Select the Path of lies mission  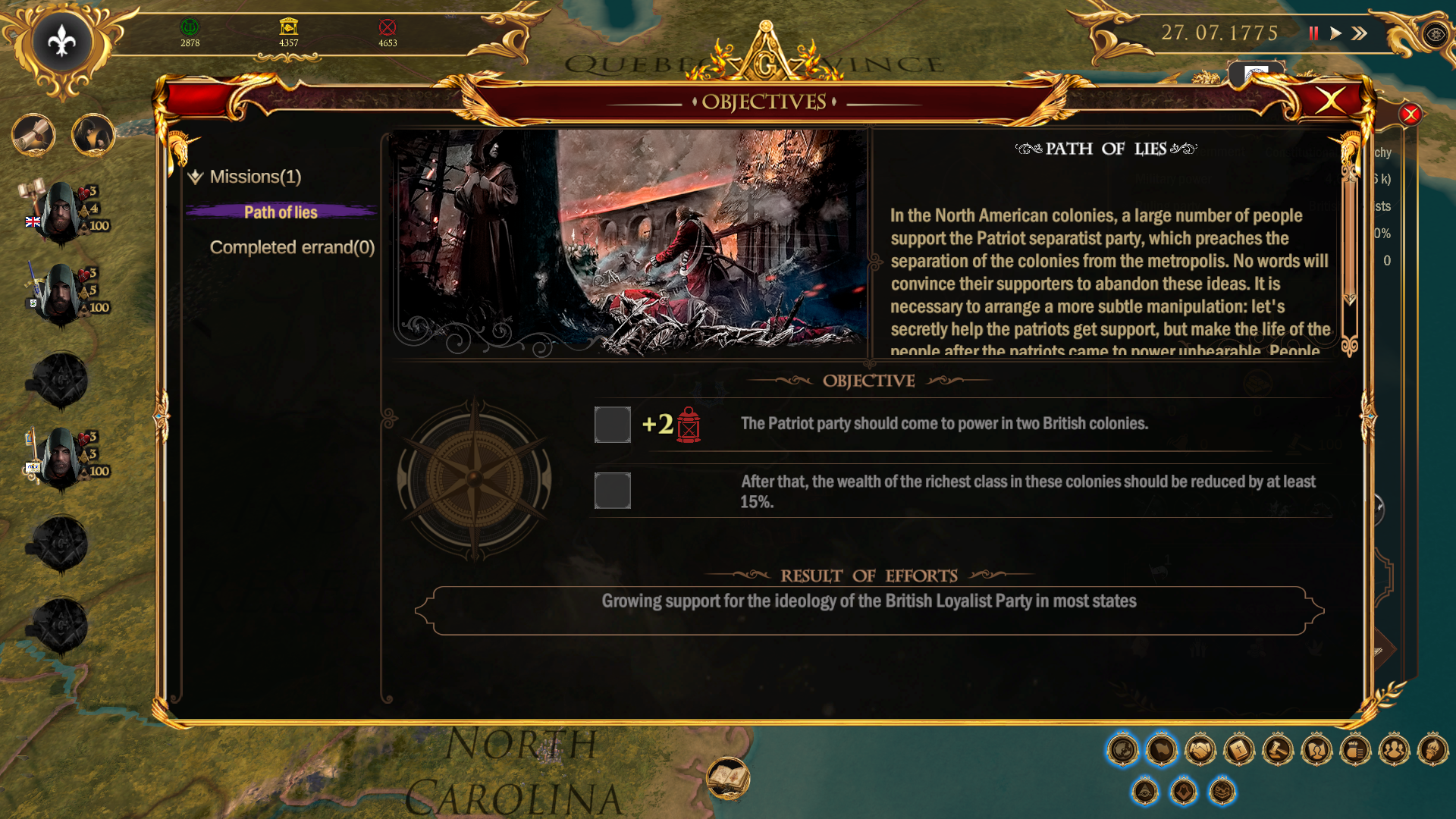click(281, 212)
